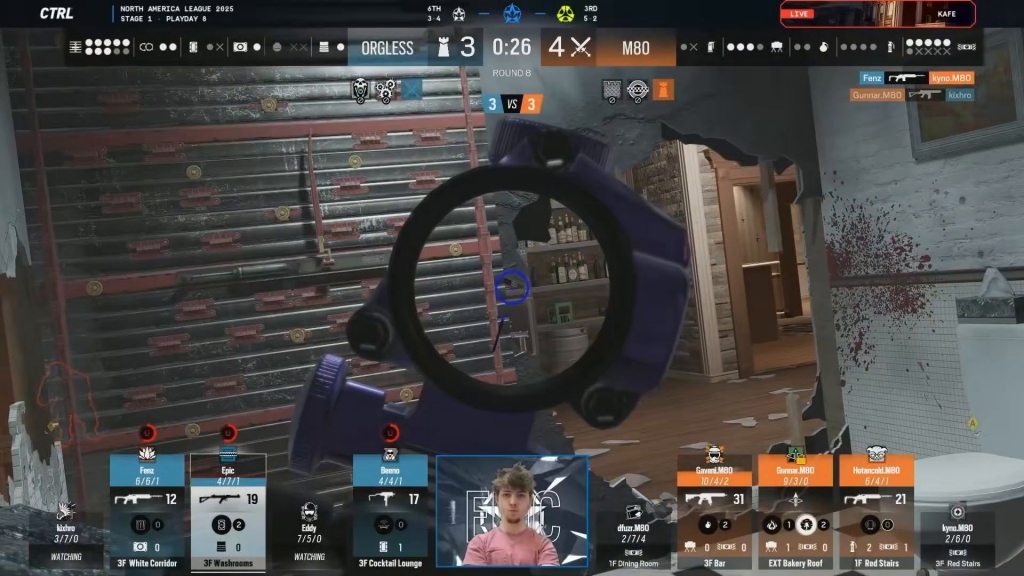Pick Eddy's eliminated player card

(x=309, y=530)
